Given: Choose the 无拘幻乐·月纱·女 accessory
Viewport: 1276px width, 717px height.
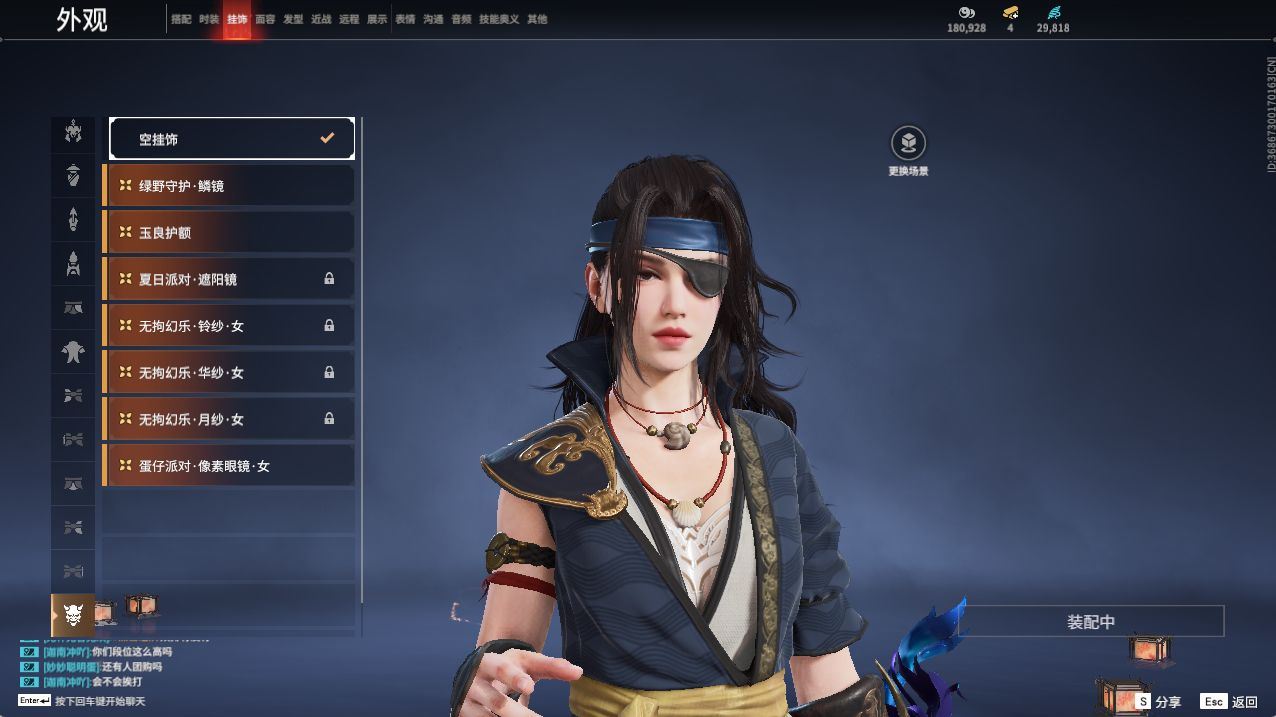Looking at the screenshot, I should (x=229, y=419).
